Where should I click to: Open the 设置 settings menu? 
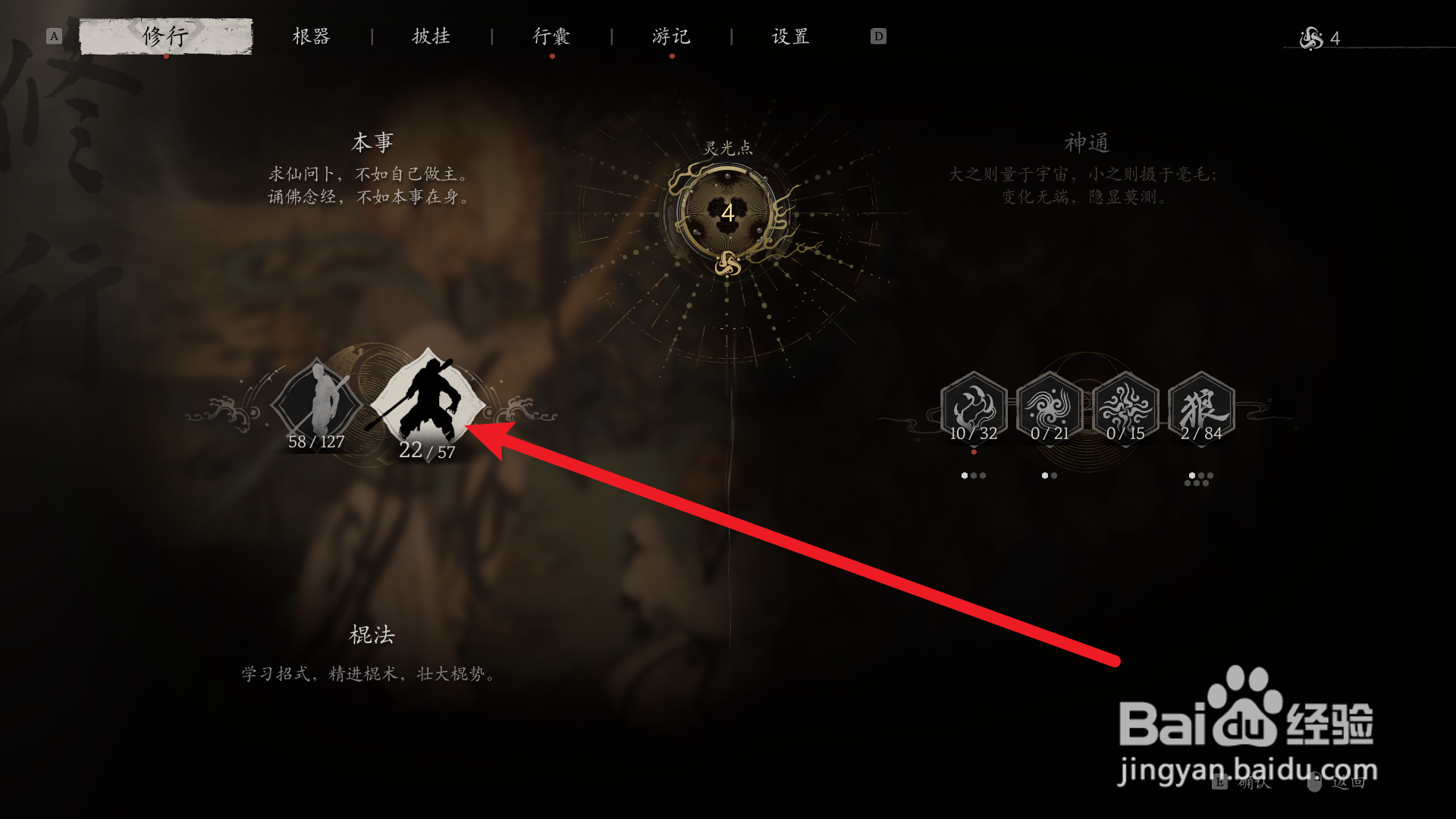[789, 36]
